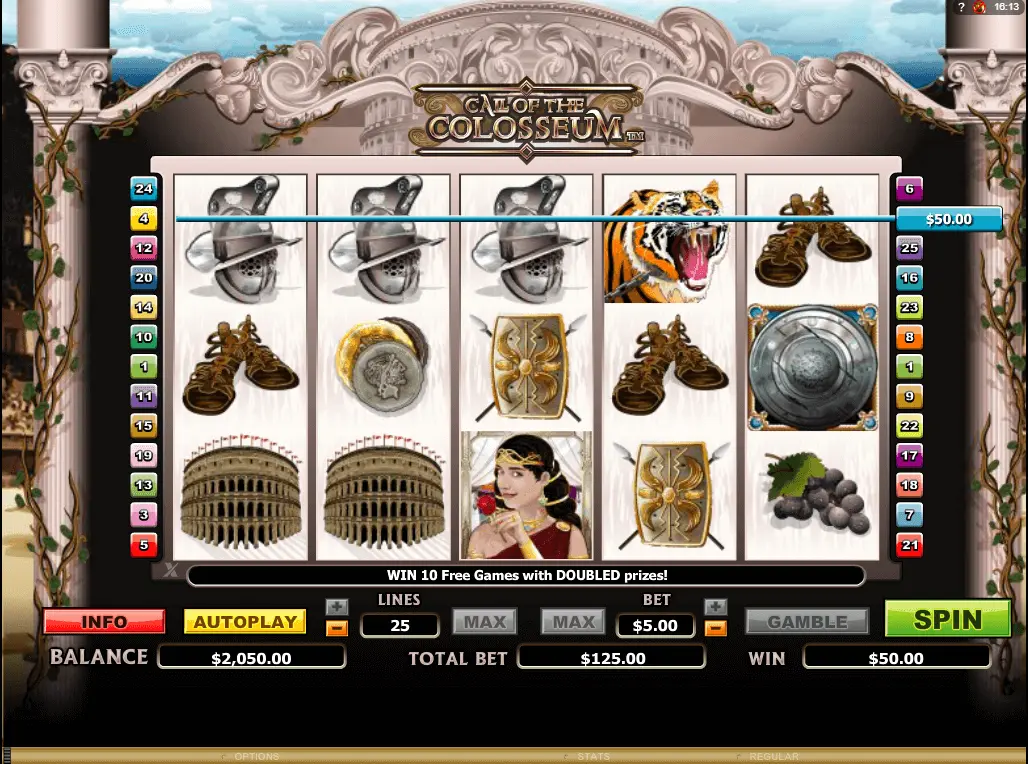Decrease the number of lines with minus
Image resolution: width=1028 pixels, height=764 pixels.
click(337, 628)
